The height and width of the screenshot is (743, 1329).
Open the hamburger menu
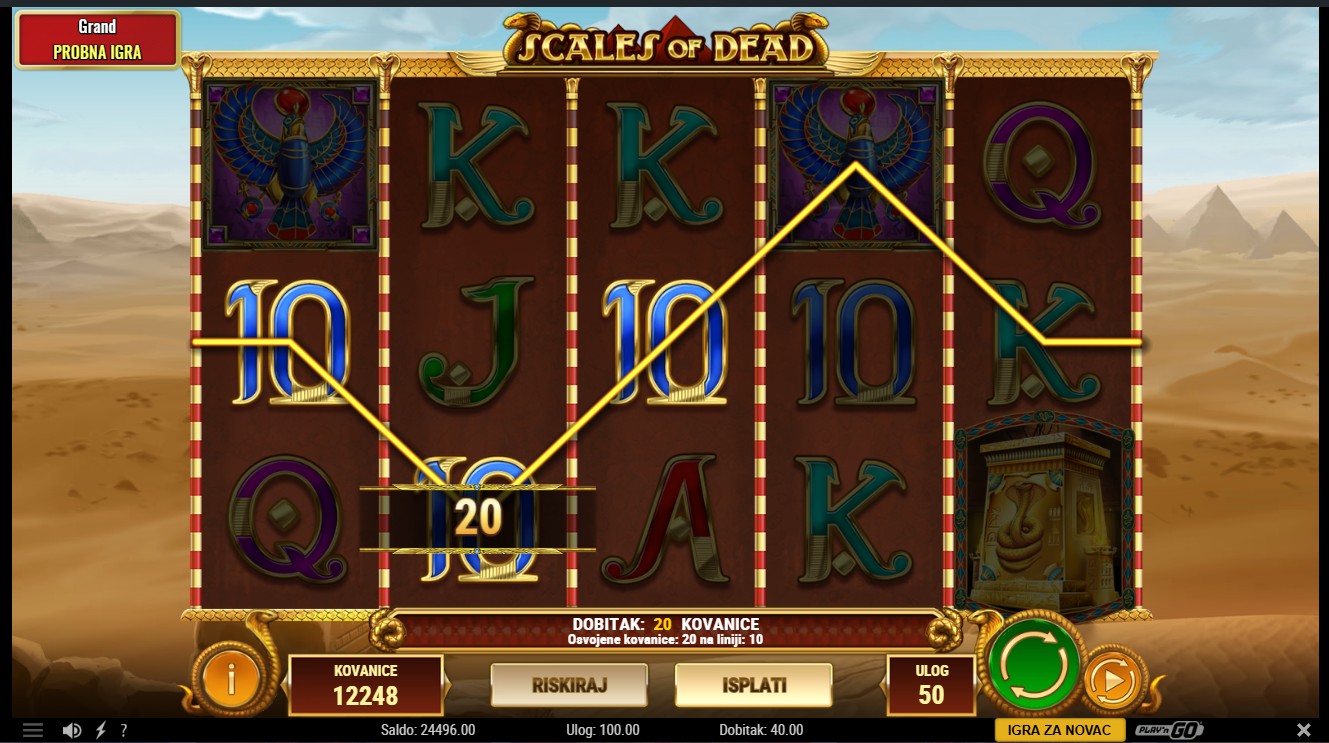click(x=33, y=730)
